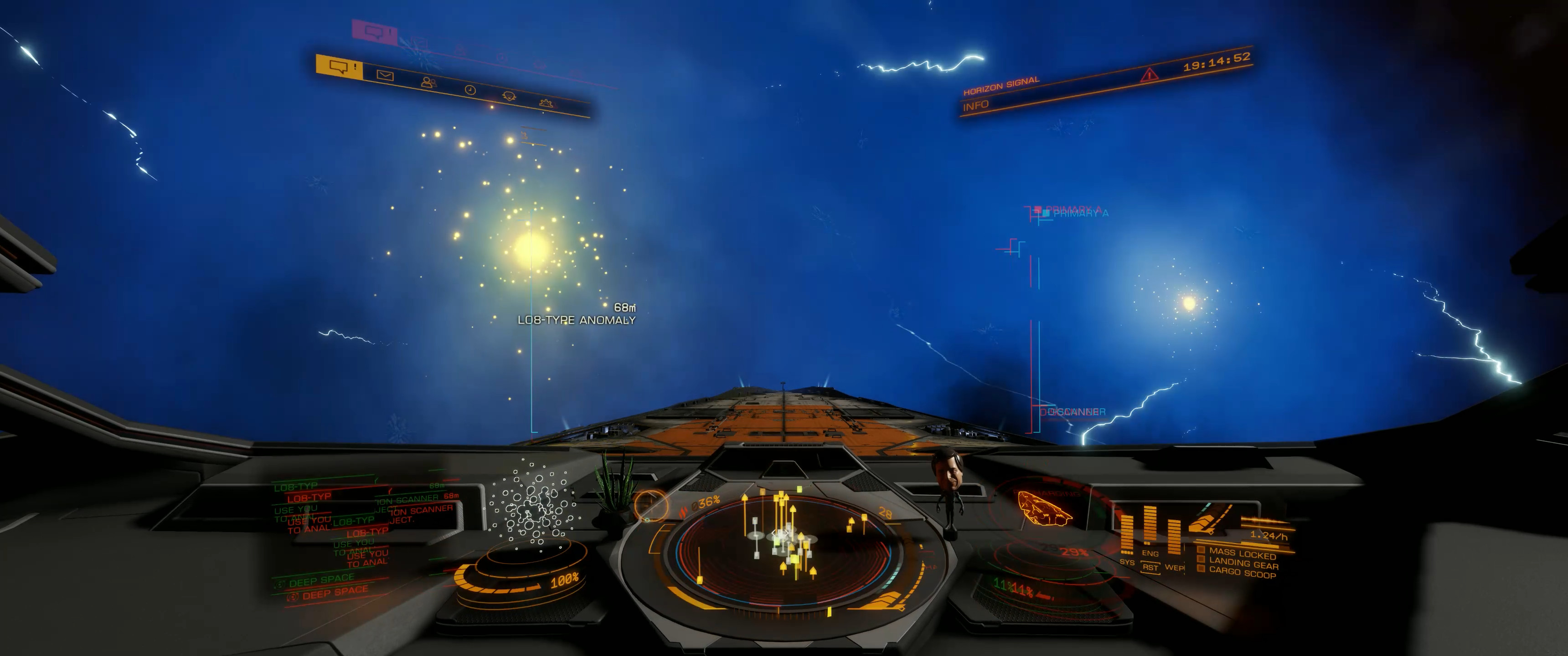This screenshot has width=1568, height=656.
Task: Open the INFO panel bar
Action: coord(976,106)
